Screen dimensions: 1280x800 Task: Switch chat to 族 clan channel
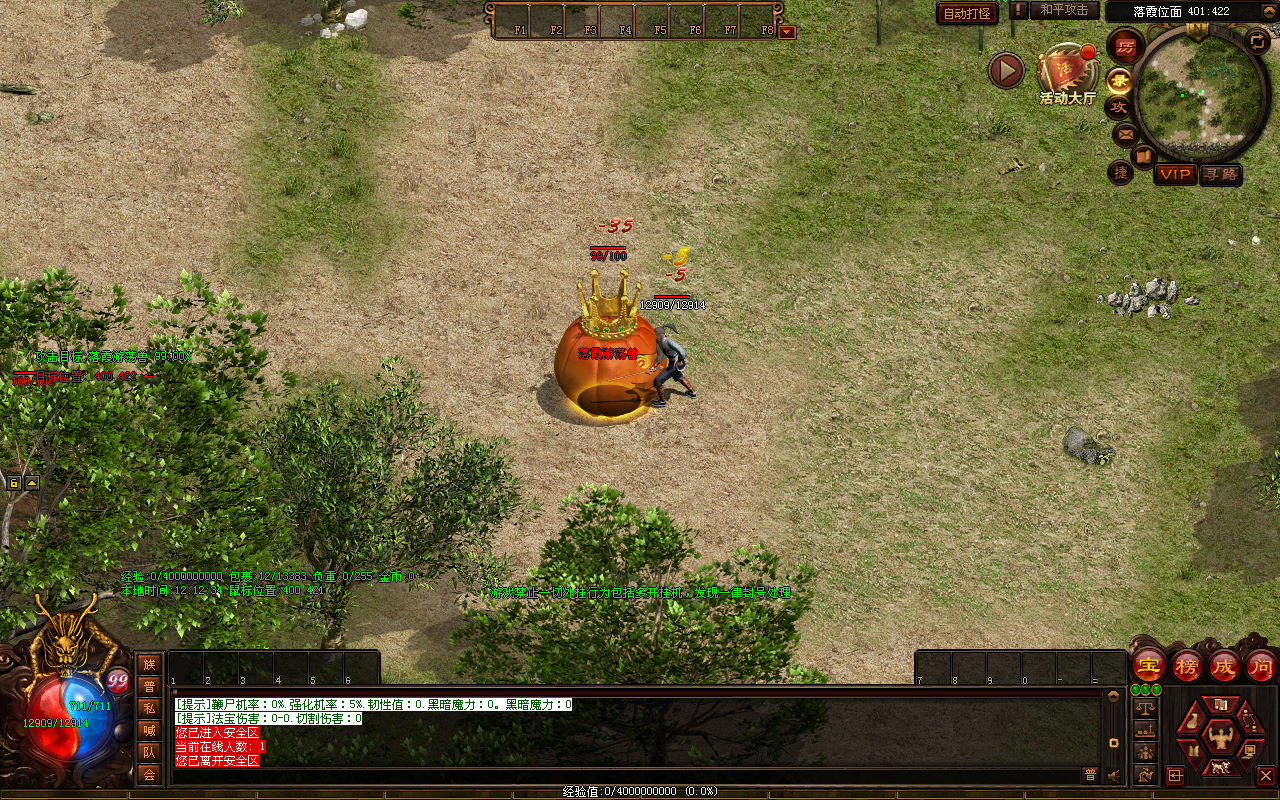tap(149, 664)
